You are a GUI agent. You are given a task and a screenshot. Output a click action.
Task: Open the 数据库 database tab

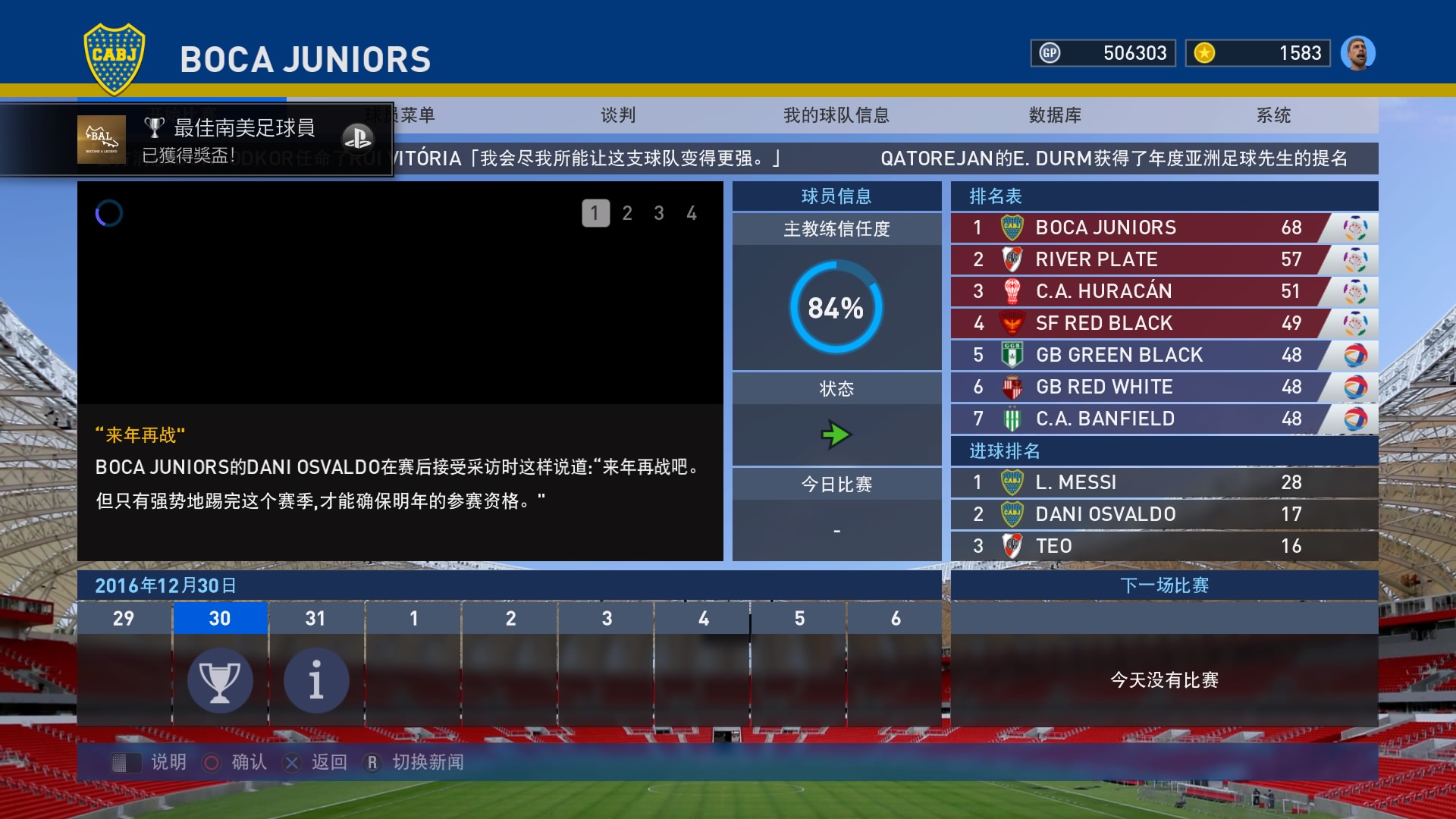[1054, 115]
